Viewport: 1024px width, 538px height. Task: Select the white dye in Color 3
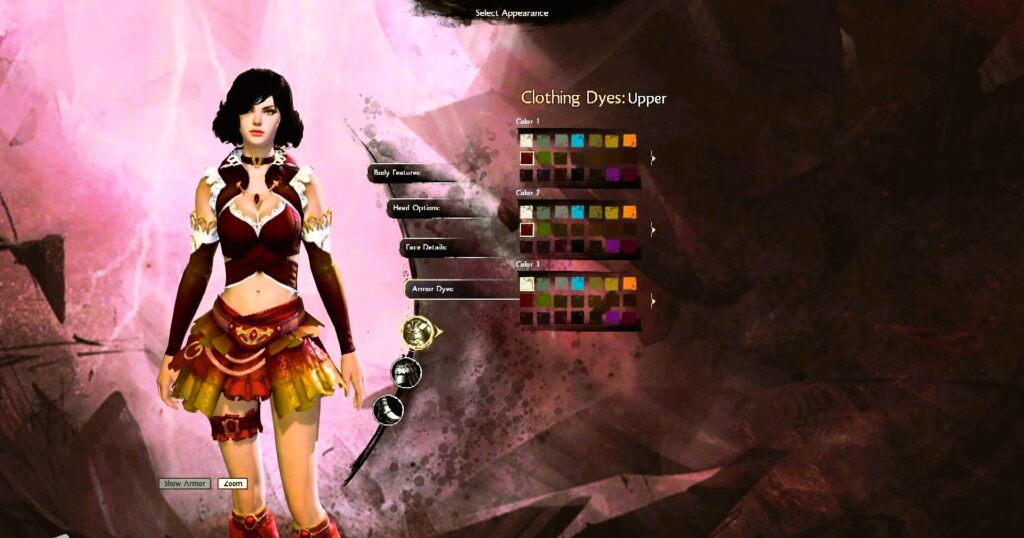click(526, 284)
